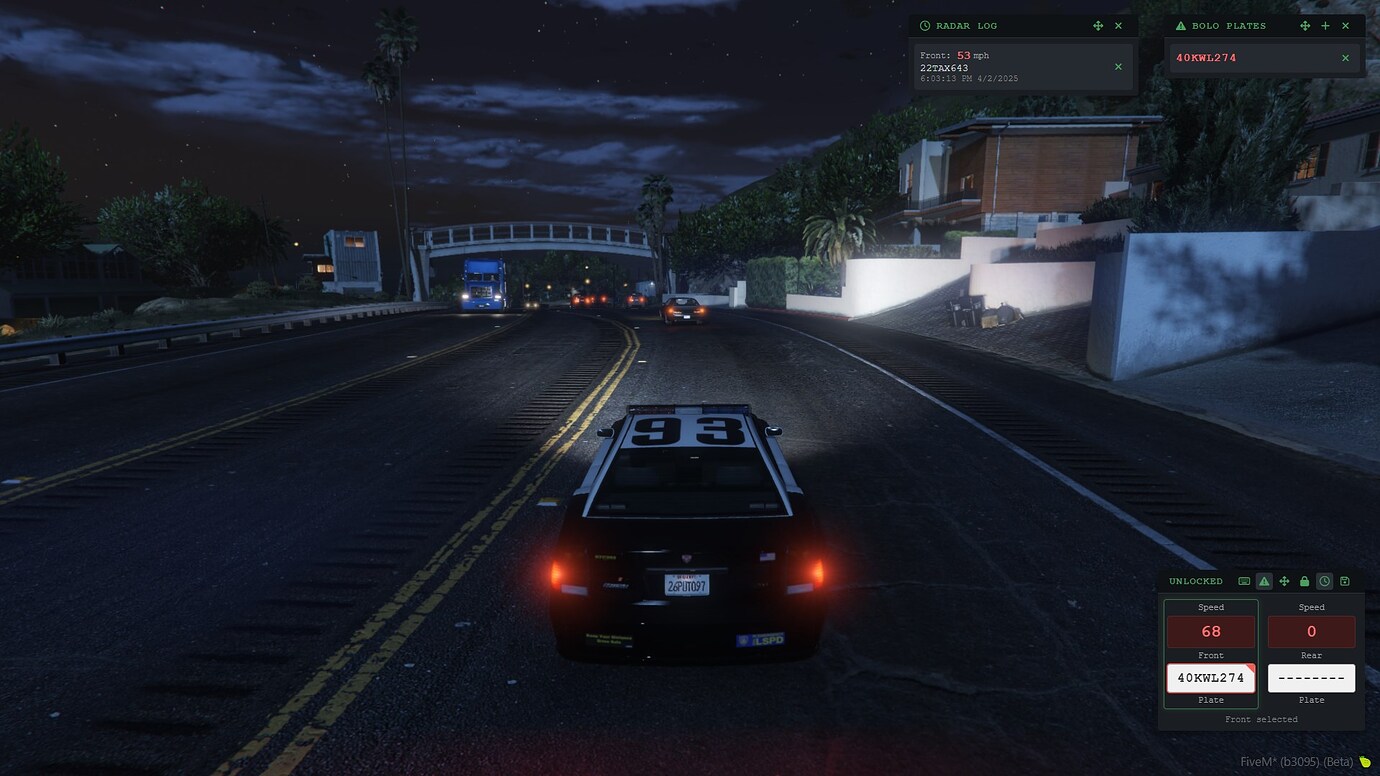The width and height of the screenshot is (1380, 776).
Task: Select the blank rear plate reader box
Action: (x=1311, y=678)
